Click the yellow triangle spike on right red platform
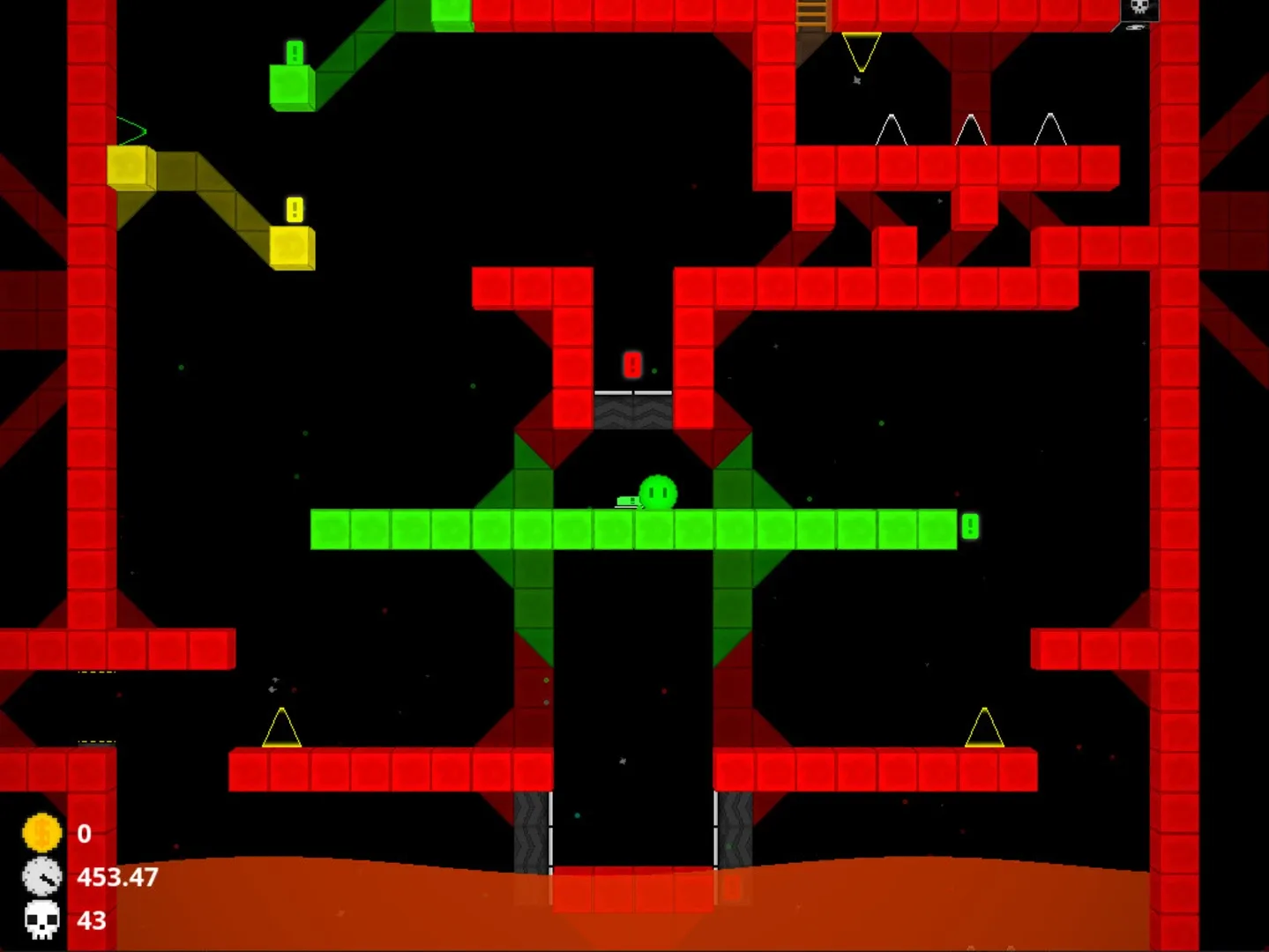The width and height of the screenshot is (1269, 952). pyautogui.click(x=985, y=727)
